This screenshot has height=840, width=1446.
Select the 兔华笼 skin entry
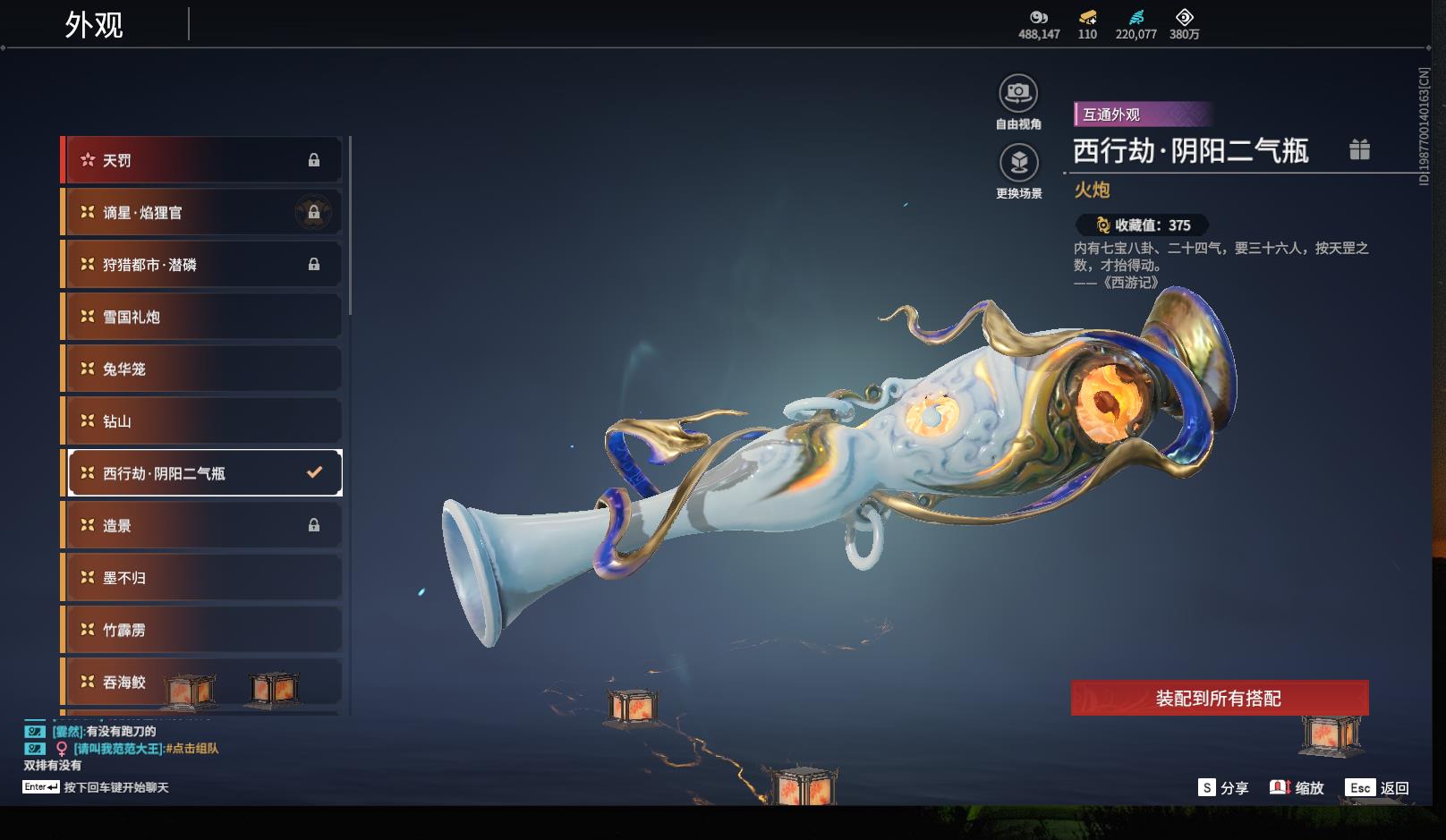coord(203,369)
